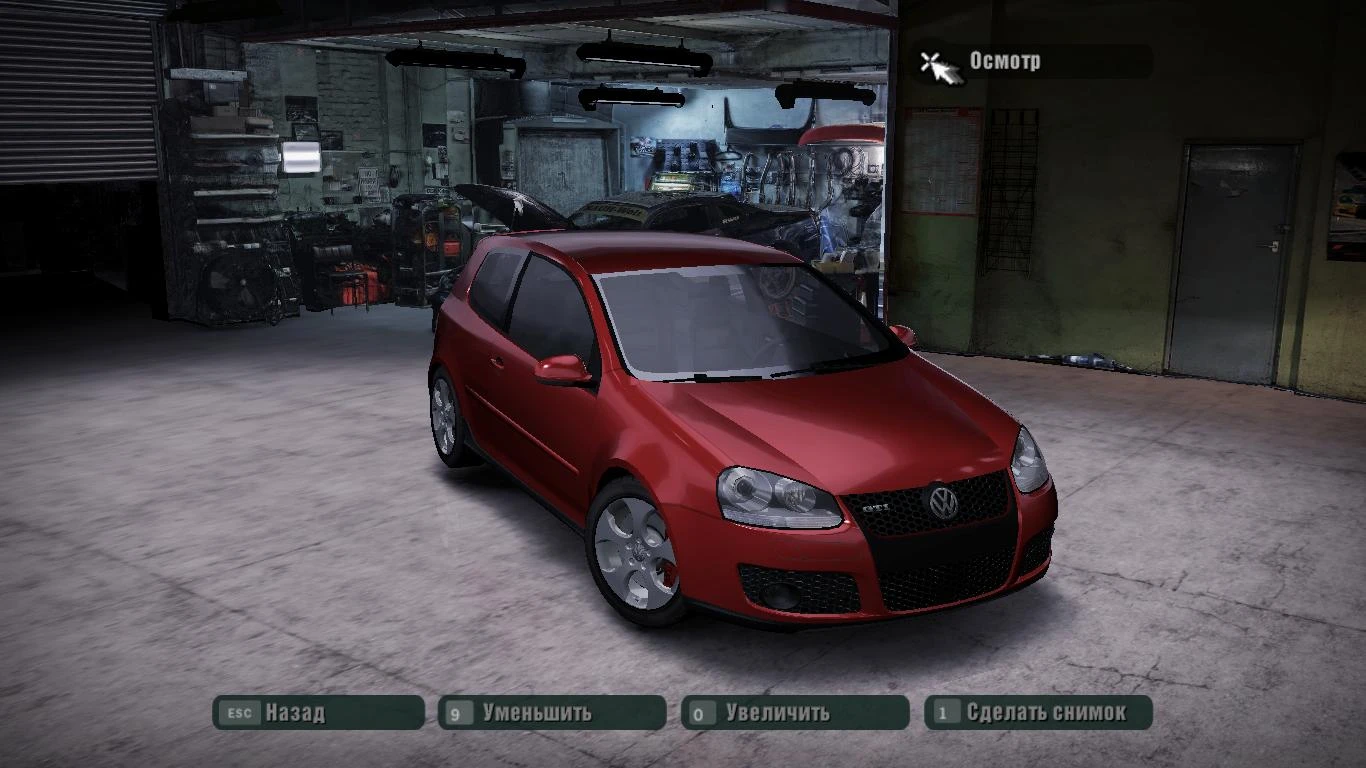The image size is (1366, 768).
Task: Click the driver-side headlight of the red Golf
Action: [x=780, y=495]
